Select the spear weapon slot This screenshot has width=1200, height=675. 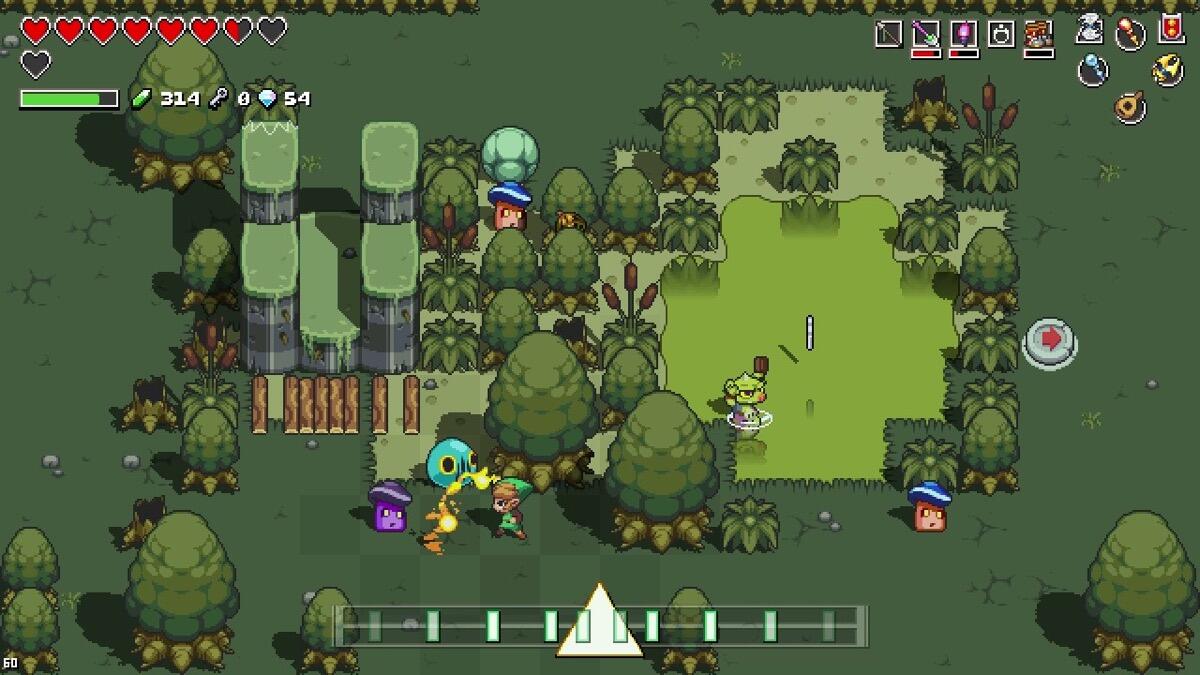(x=888, y=34)
